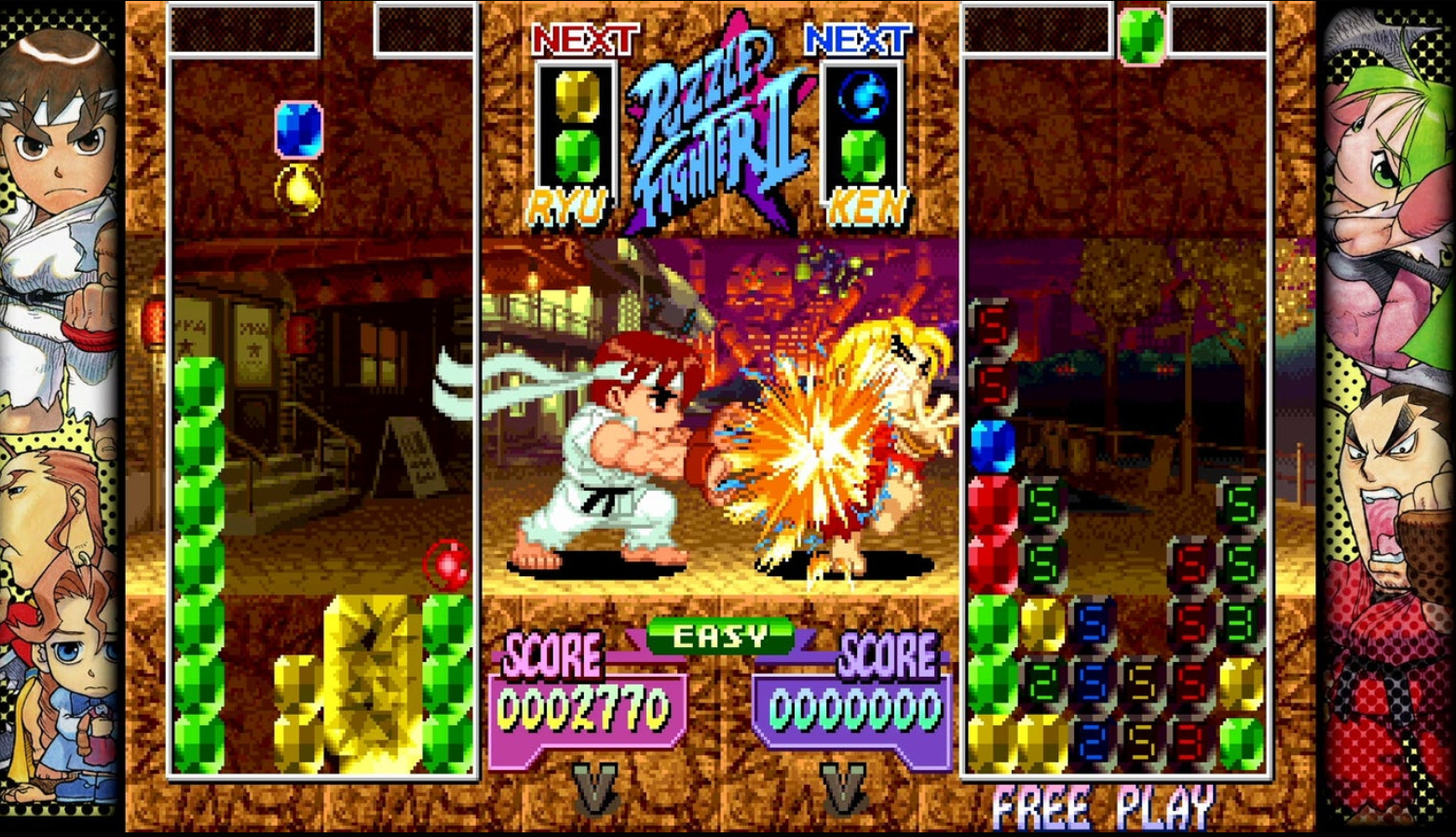Click the FREE PLAY text
This screenshot has height=837, width=1456.
1101,804
